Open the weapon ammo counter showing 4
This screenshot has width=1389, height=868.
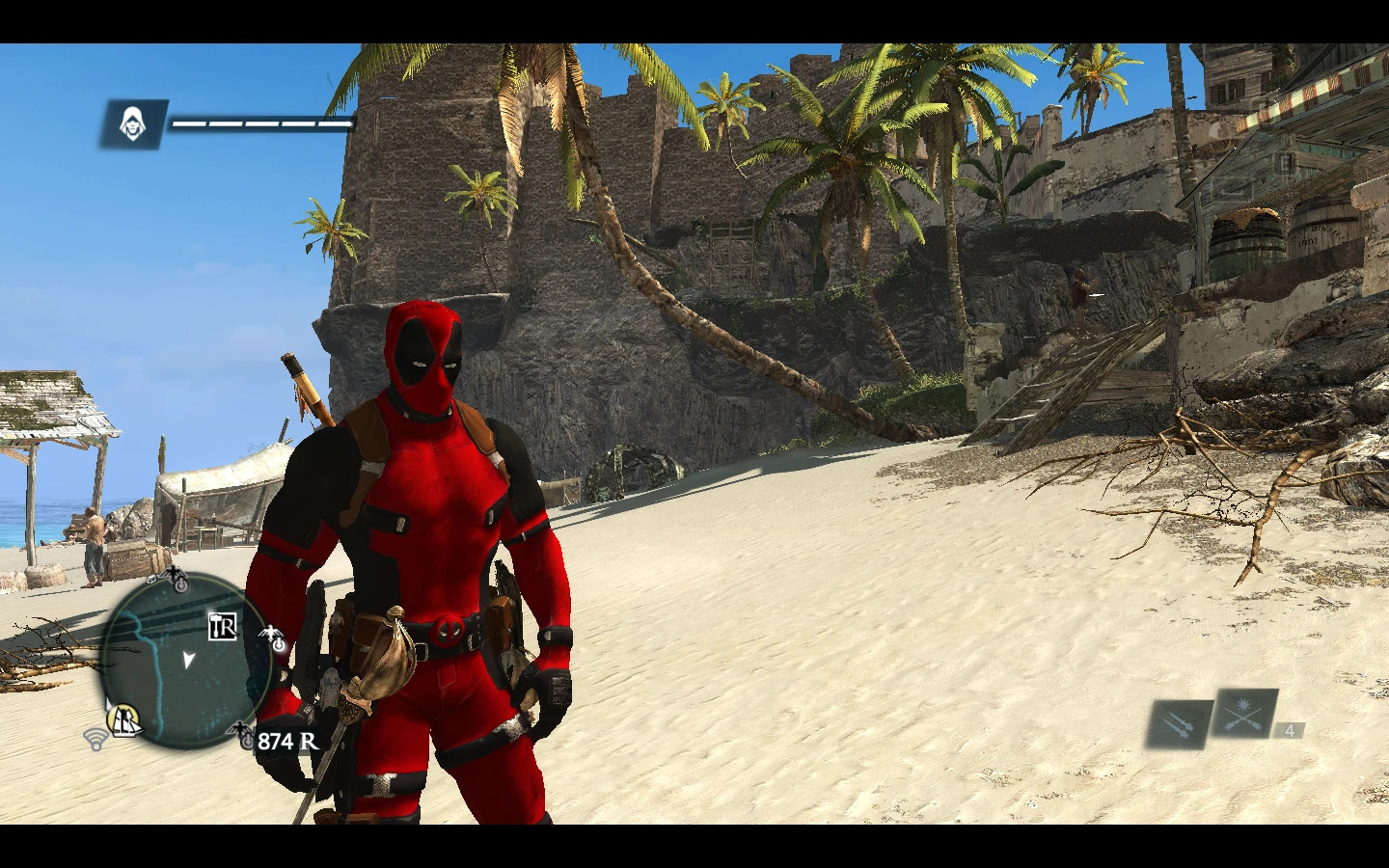(1290, 733)
